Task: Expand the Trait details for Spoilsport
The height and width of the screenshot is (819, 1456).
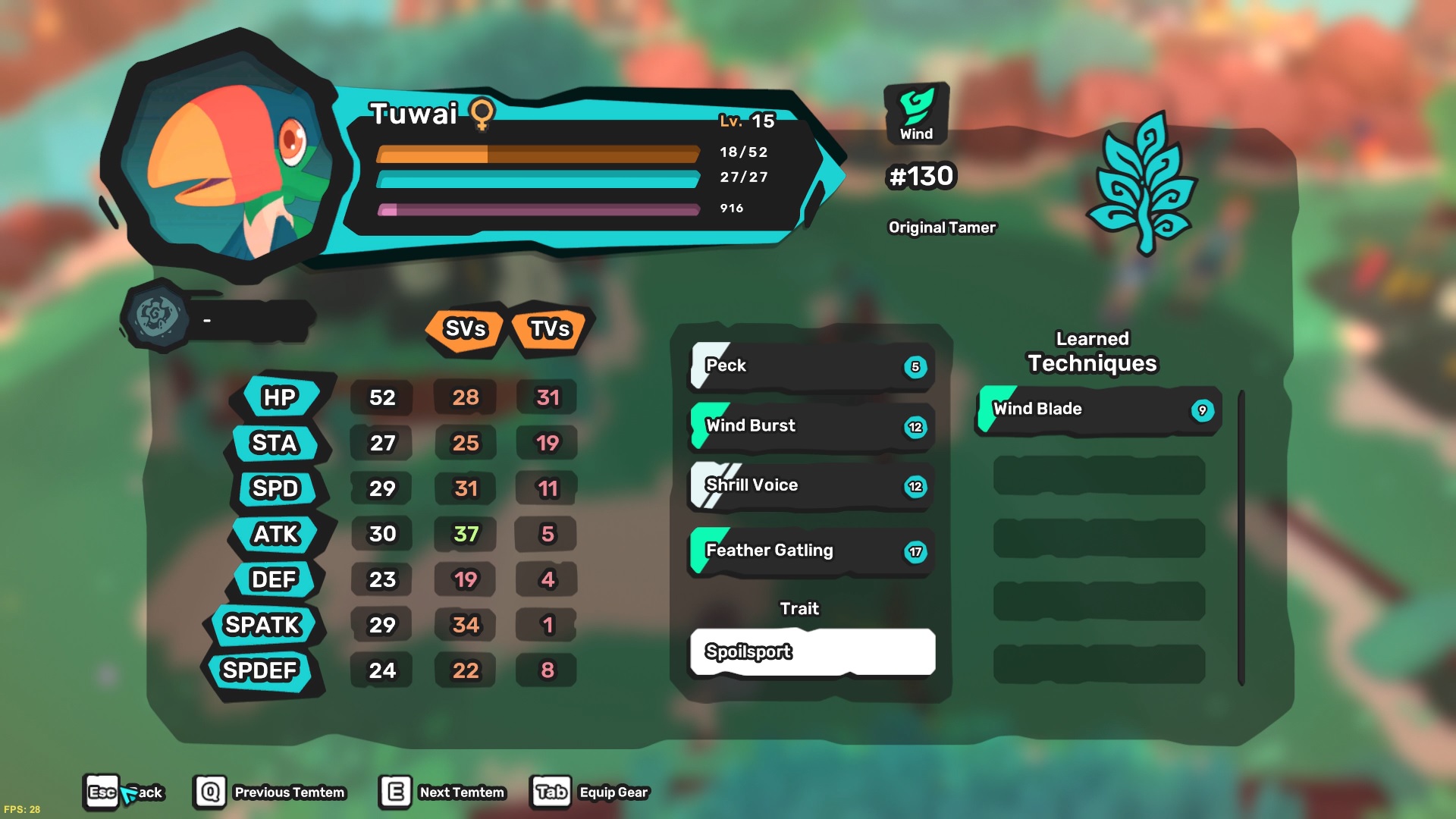Action: click(x=811, y=651)
